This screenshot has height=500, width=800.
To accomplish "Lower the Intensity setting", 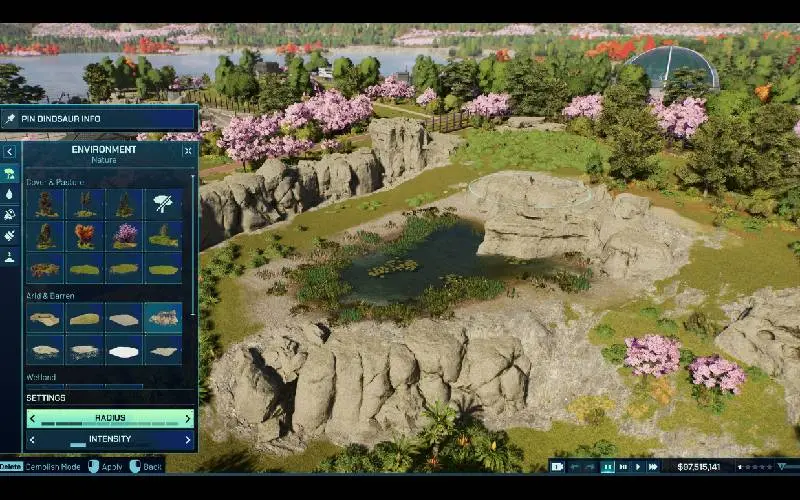I will point(33,439).
